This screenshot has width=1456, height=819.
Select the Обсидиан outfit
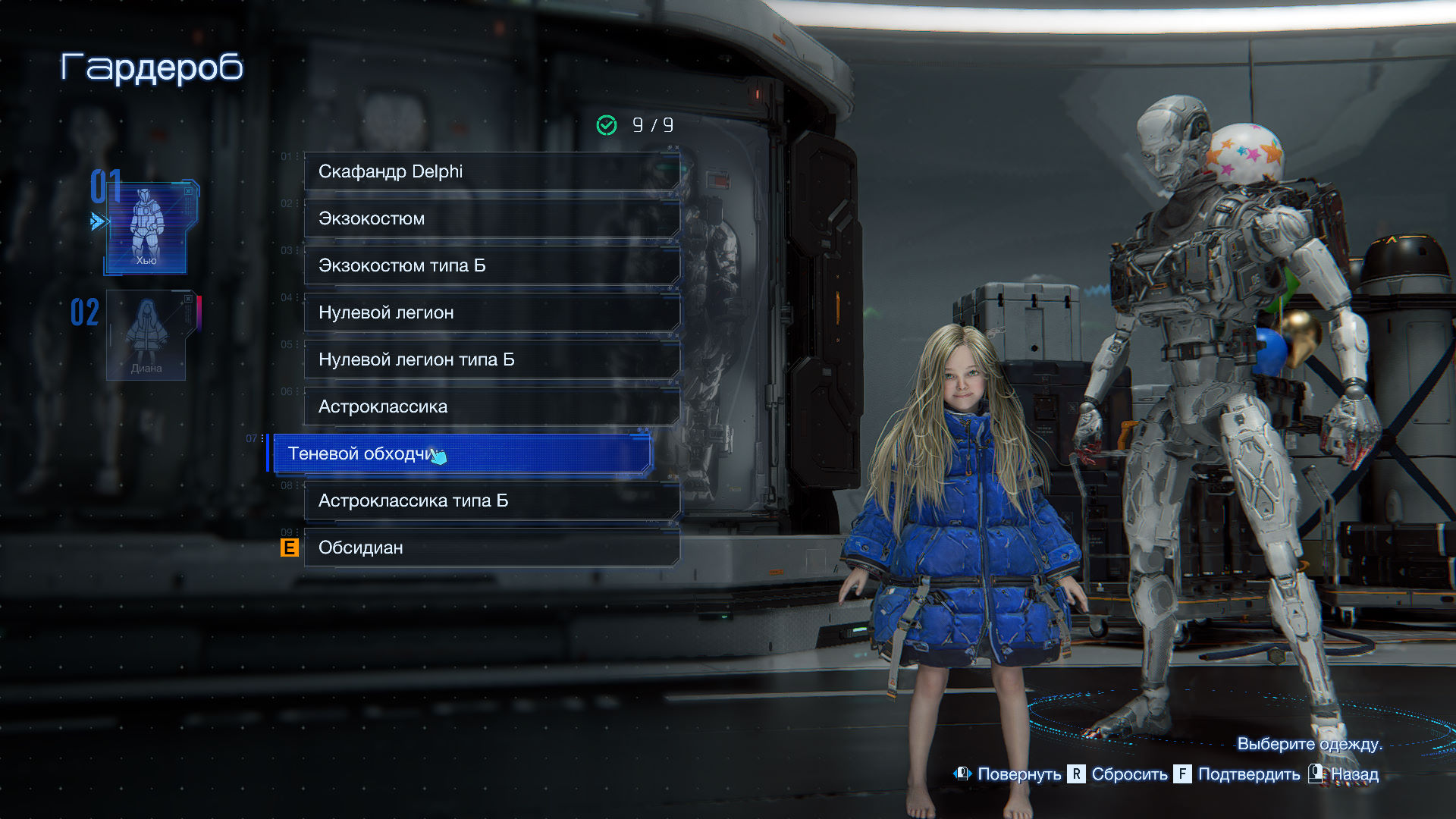tap(491, 548)
